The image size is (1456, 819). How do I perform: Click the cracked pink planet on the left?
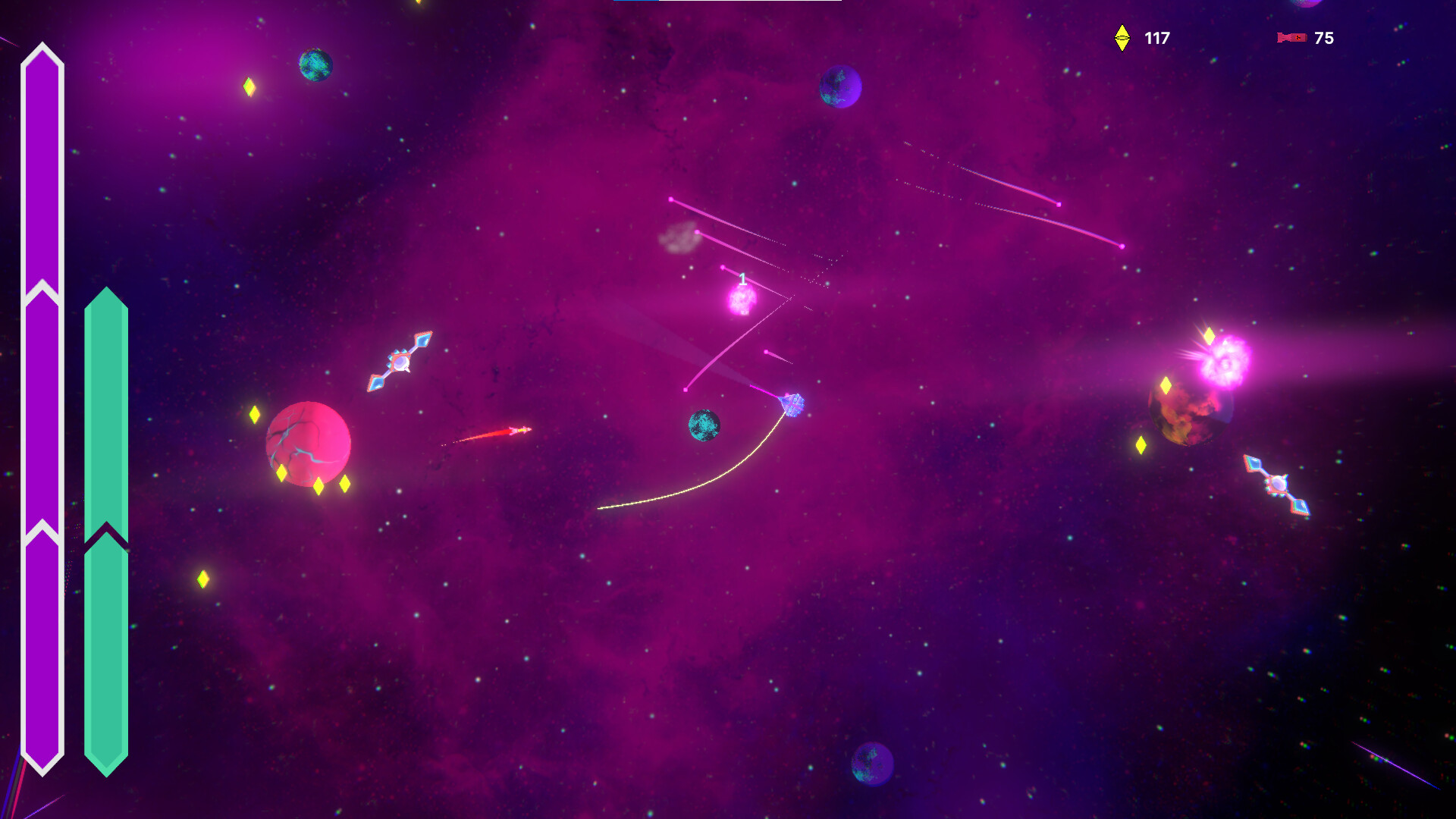[x=306, y=441]
